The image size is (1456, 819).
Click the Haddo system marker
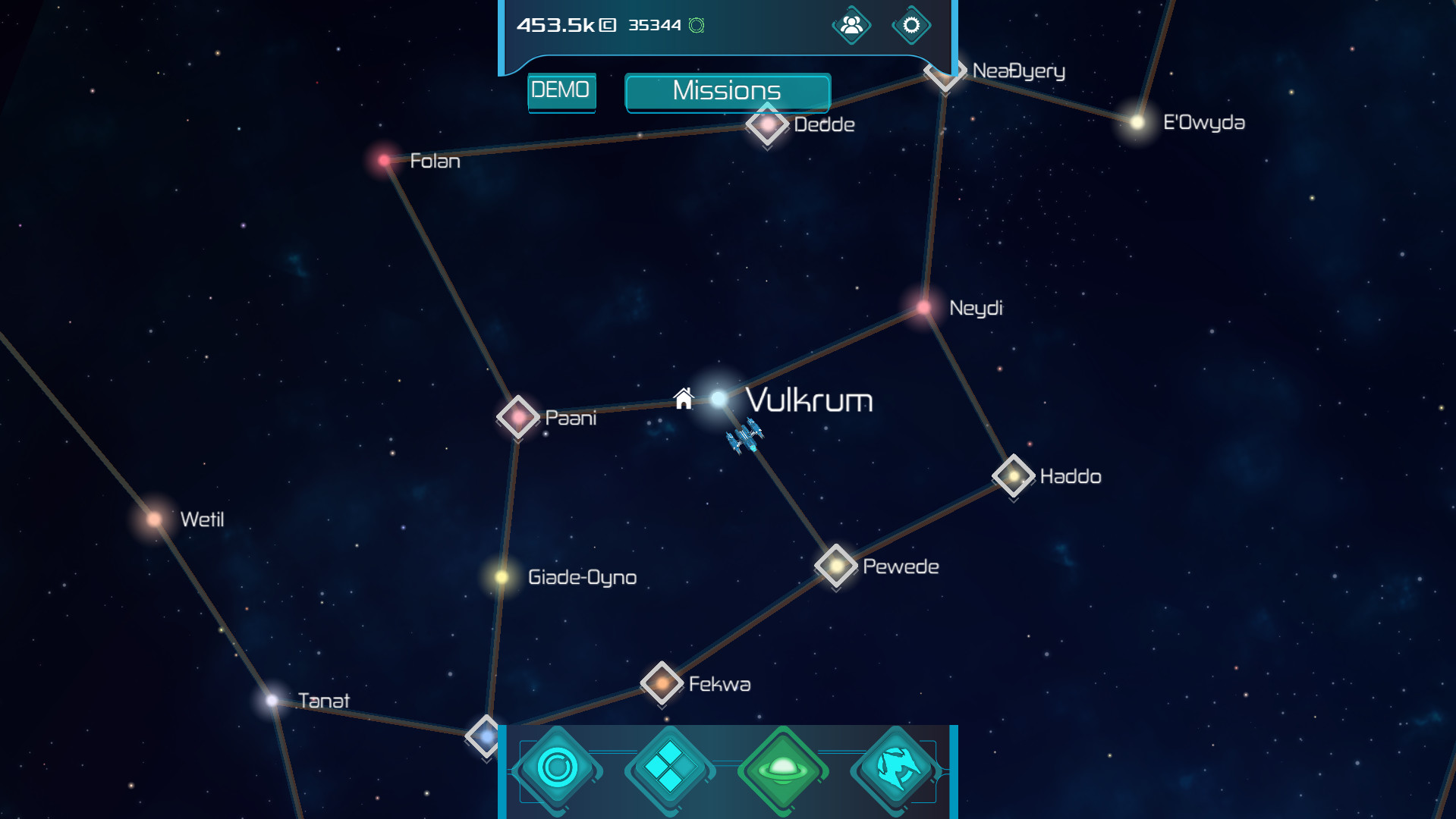[1012, 476]
